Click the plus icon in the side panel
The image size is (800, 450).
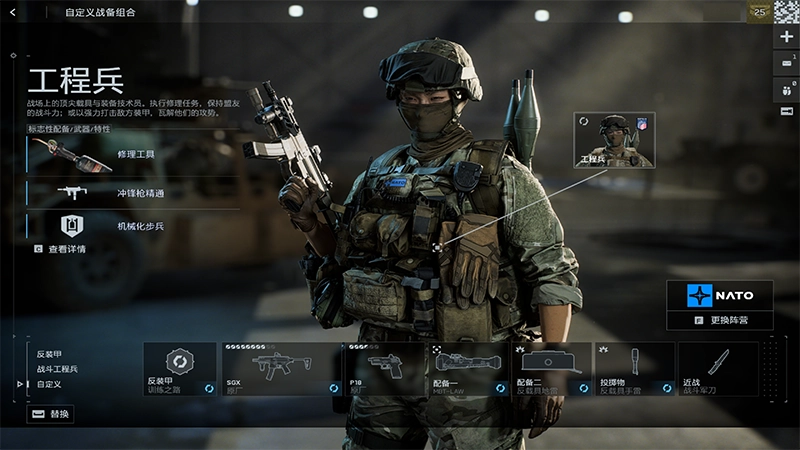(788, 36)
